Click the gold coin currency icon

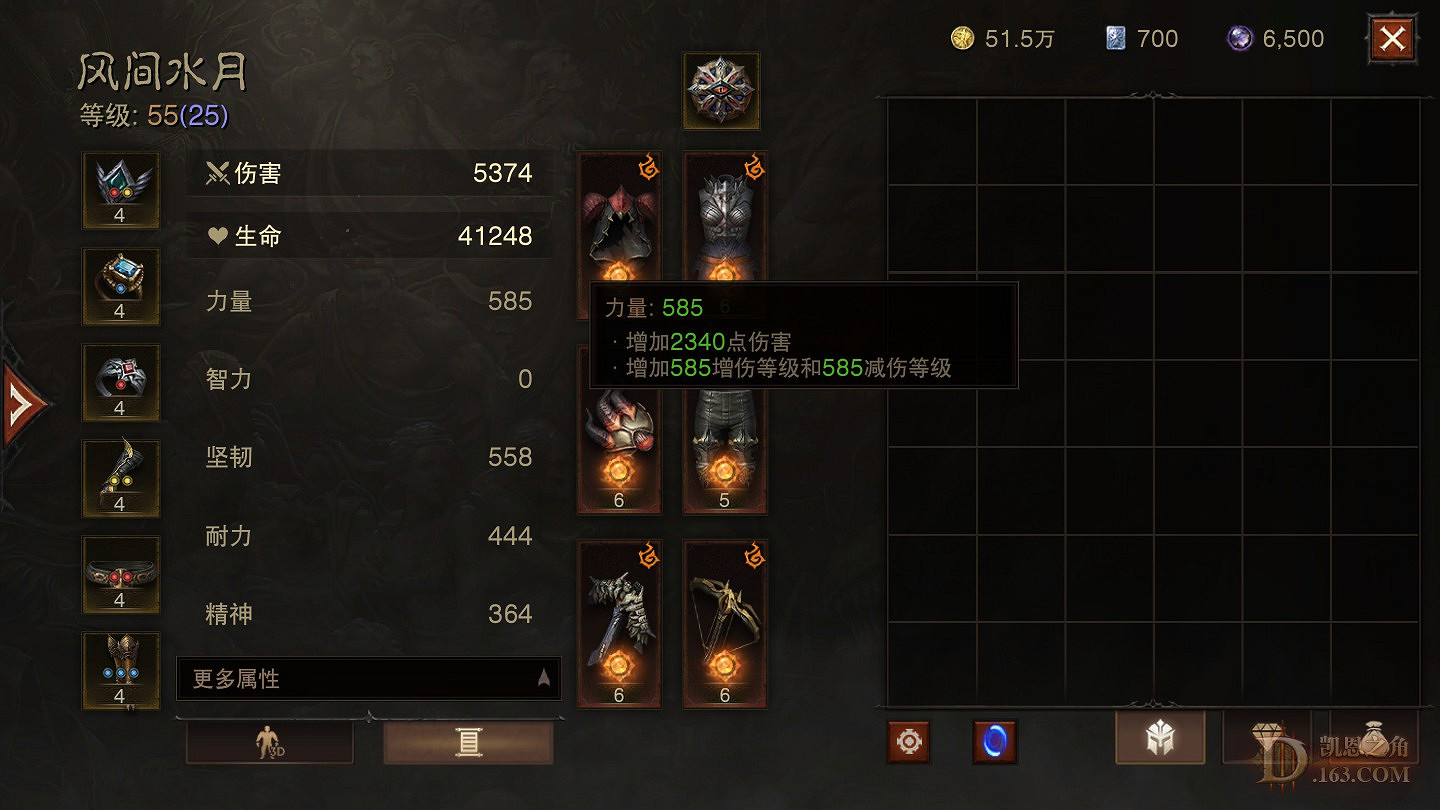pos(962,38)
